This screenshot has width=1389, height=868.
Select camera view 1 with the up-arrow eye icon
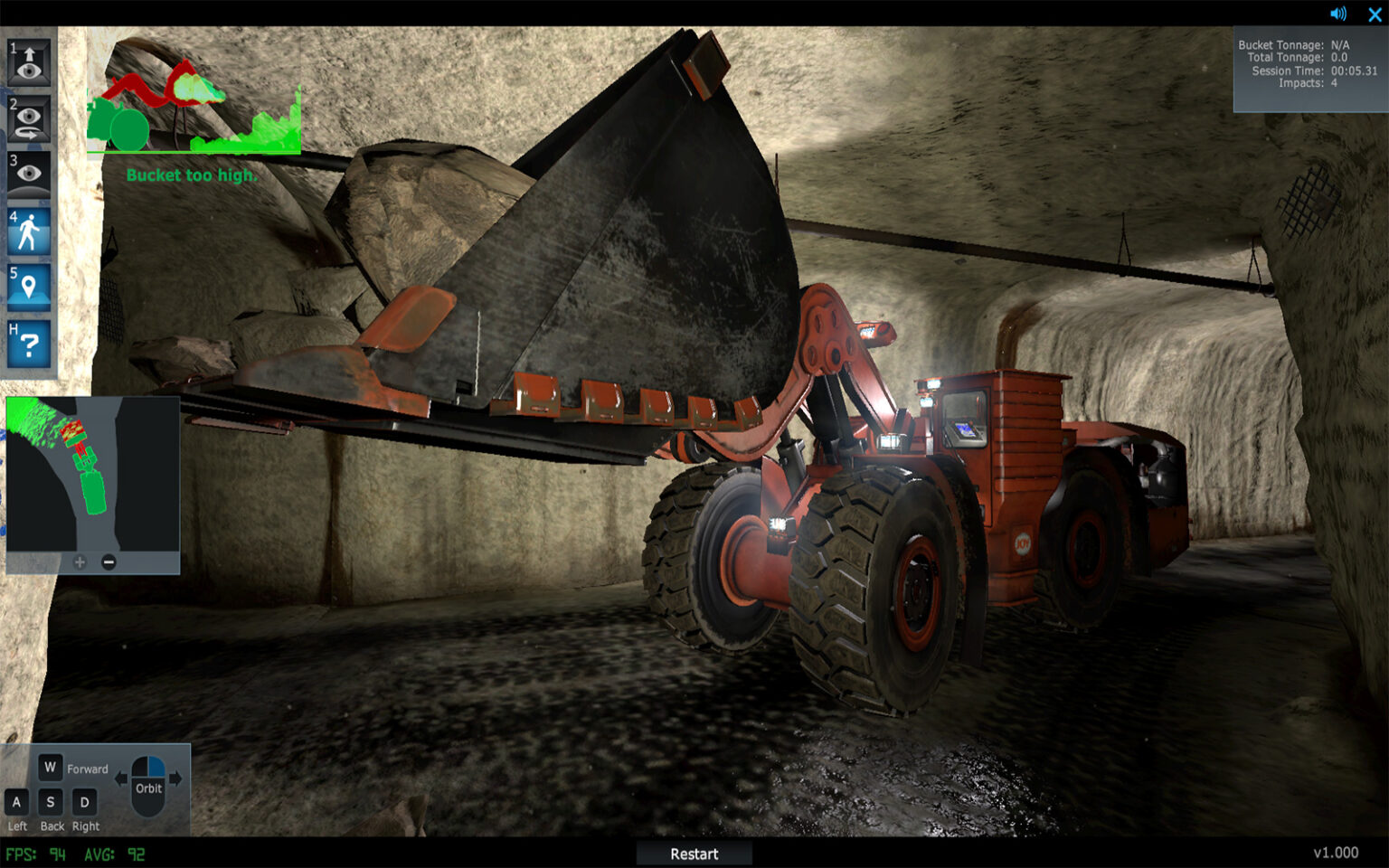pos(28,63)
